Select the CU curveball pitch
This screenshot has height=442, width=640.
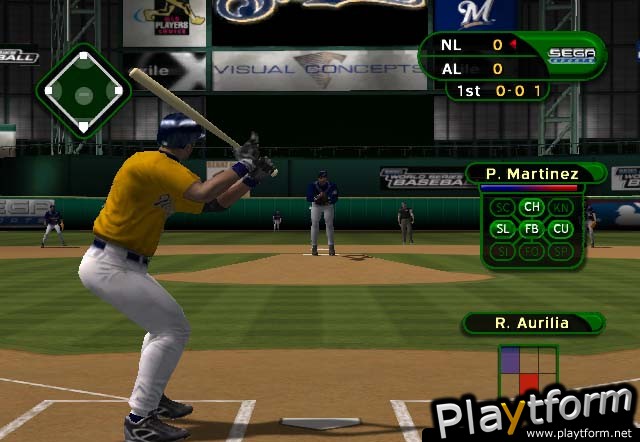click(x=560, y=229)
